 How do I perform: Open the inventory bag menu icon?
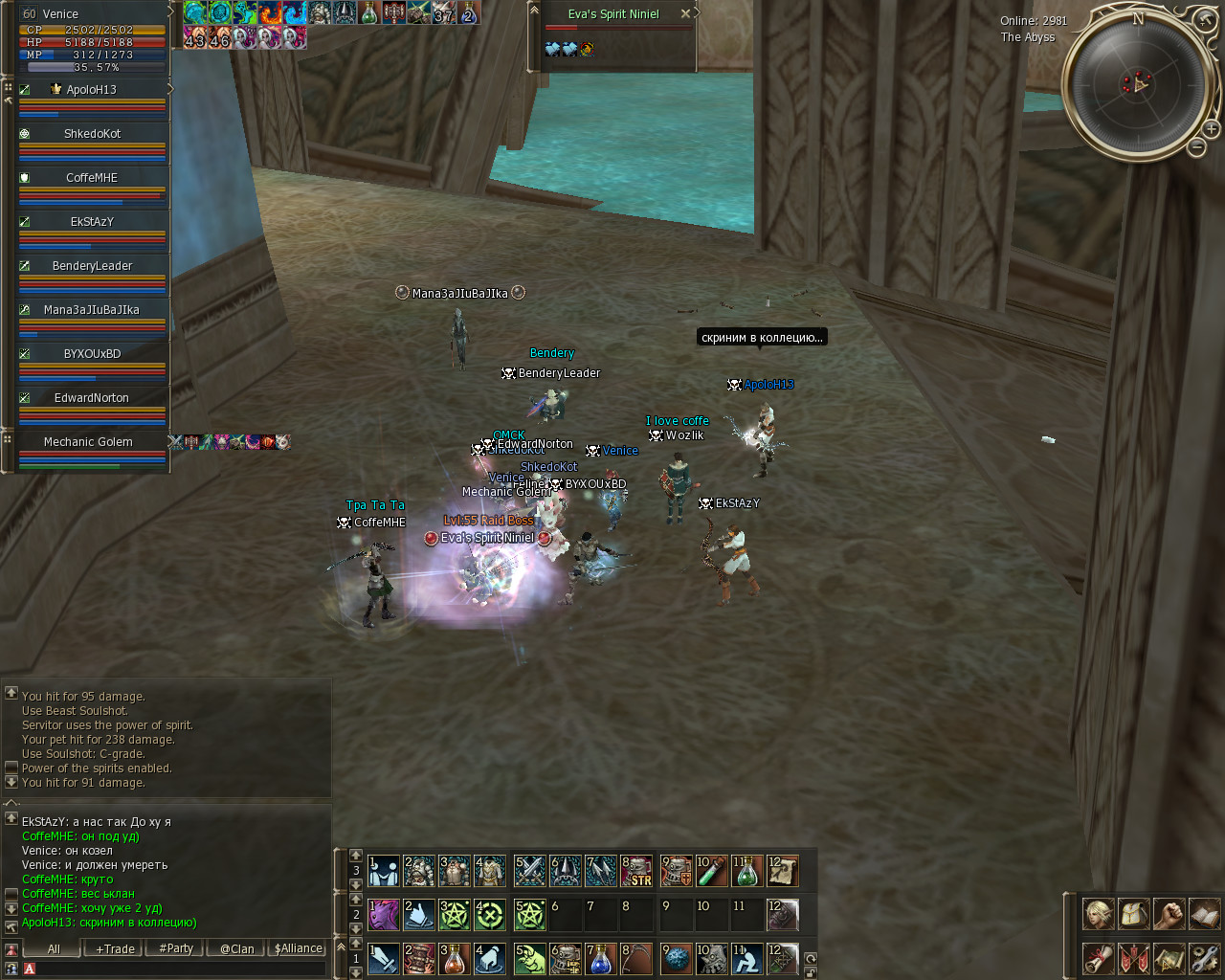tap(1133, 914)
